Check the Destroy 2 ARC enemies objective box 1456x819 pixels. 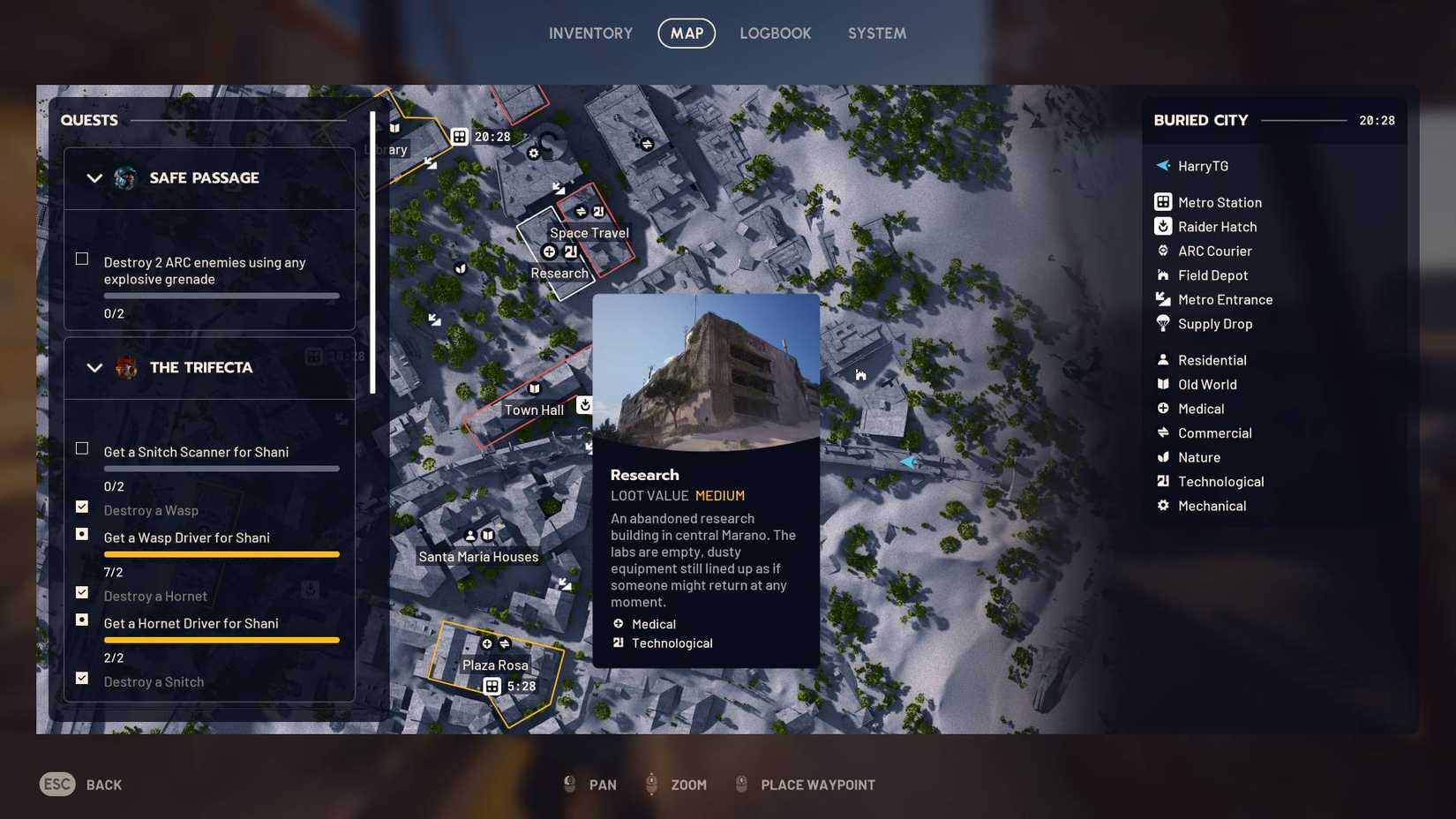pos(81,259)
